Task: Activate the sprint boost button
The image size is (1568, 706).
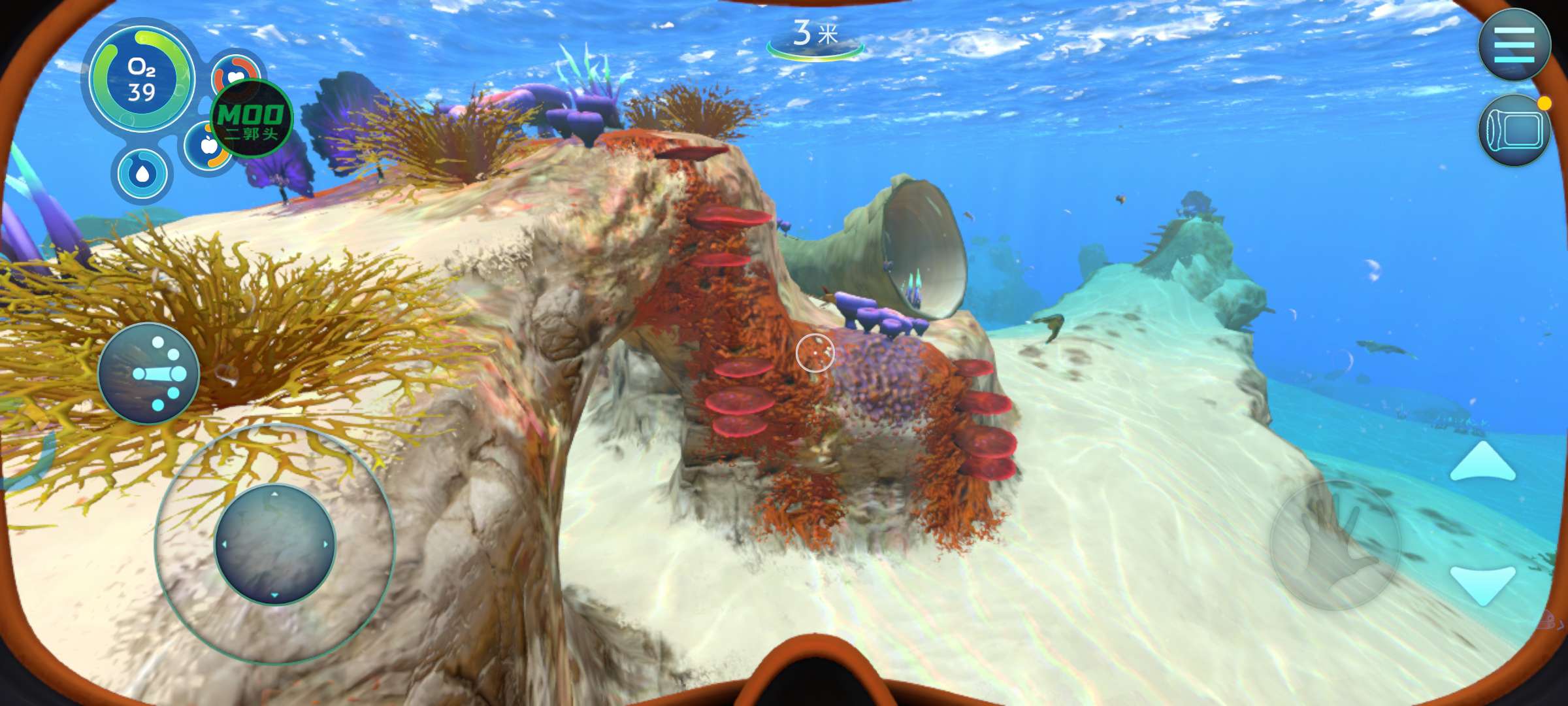Action: point(148,373)
